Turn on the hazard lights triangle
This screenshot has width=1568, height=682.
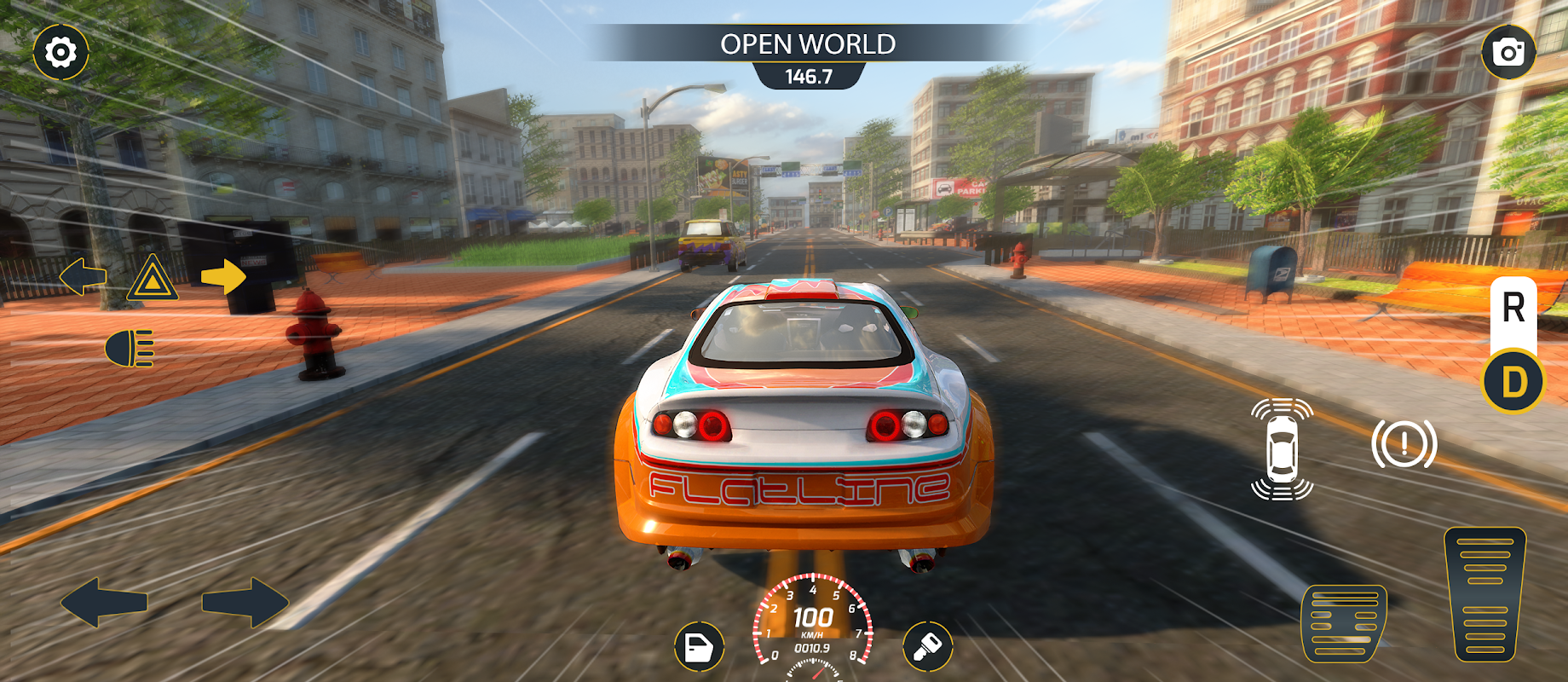pos(153,278)
